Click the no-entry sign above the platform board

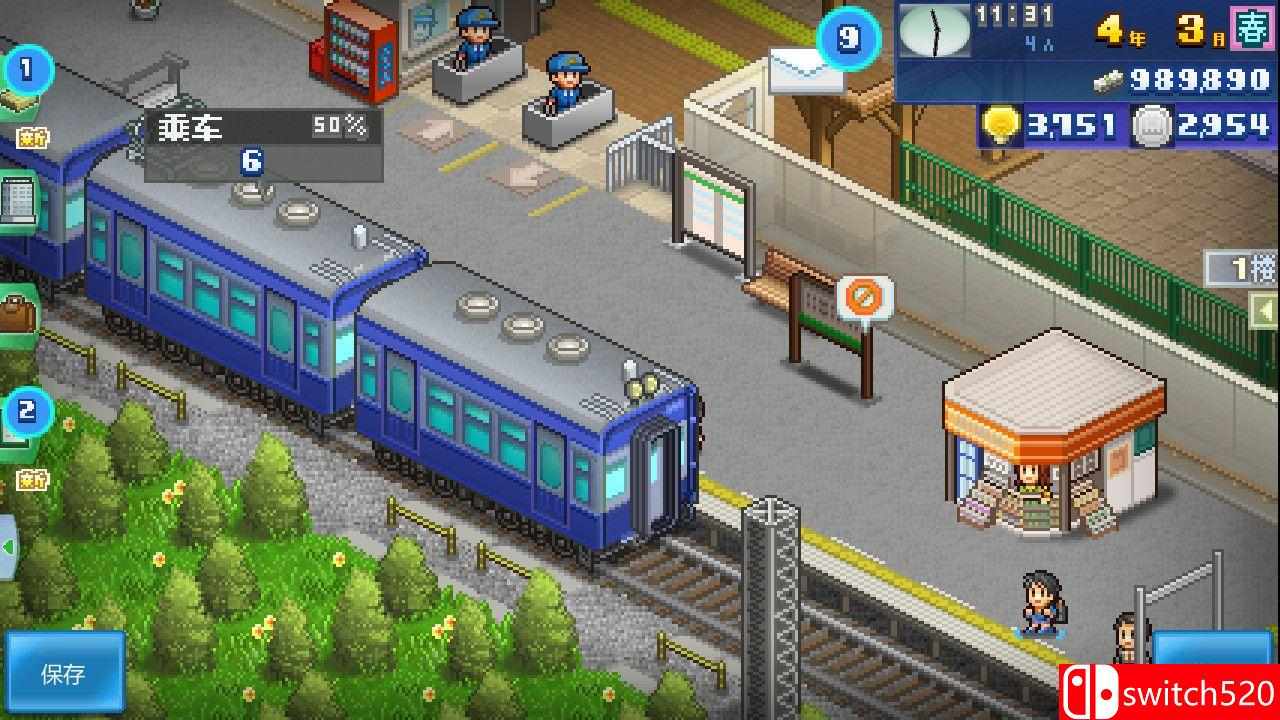(862, 297)
